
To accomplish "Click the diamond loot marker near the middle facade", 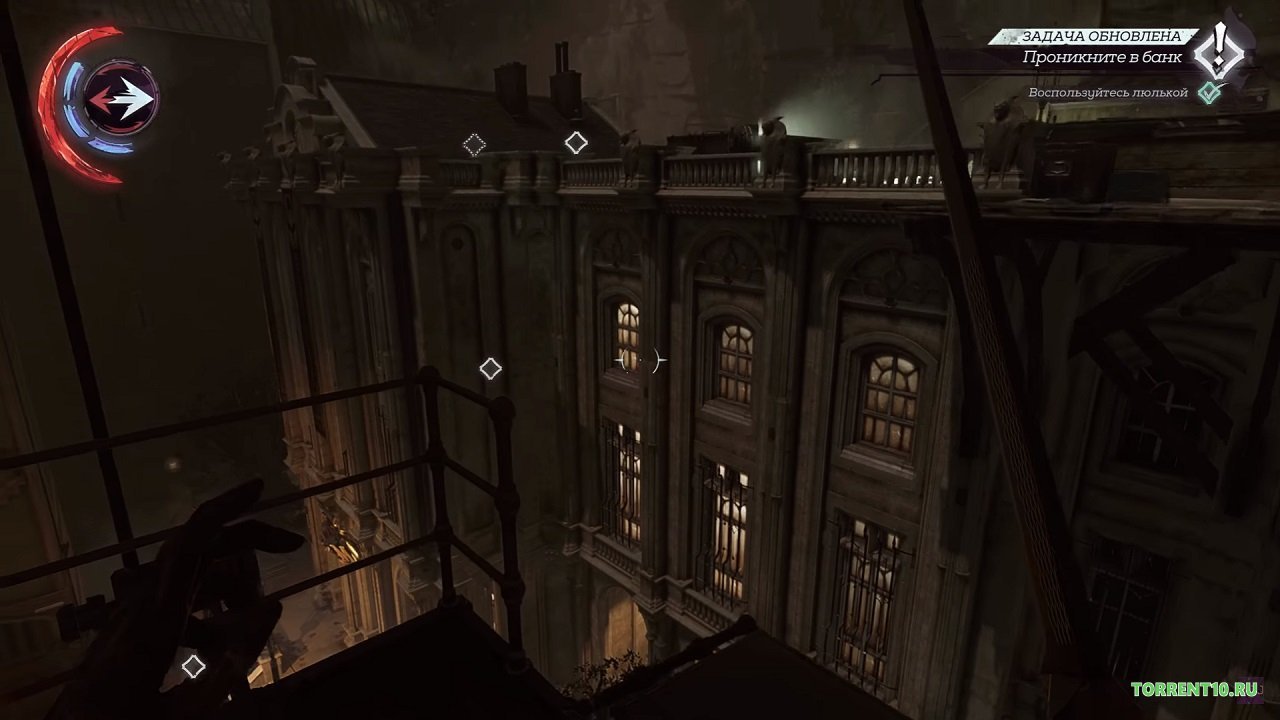I will (489, 369).
